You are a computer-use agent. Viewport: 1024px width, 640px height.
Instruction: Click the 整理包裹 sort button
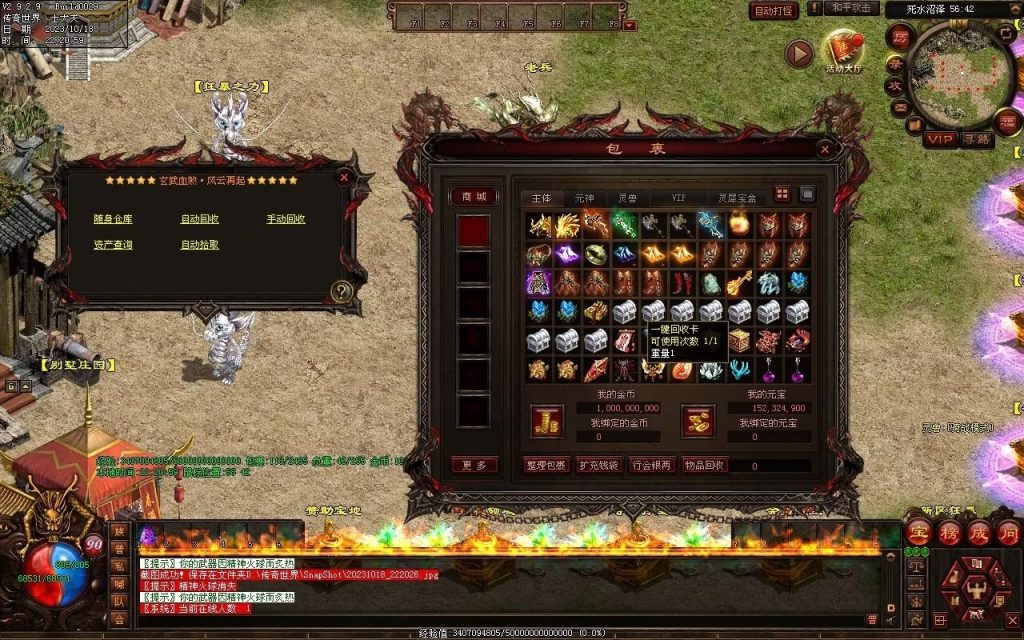pos(546,465)
